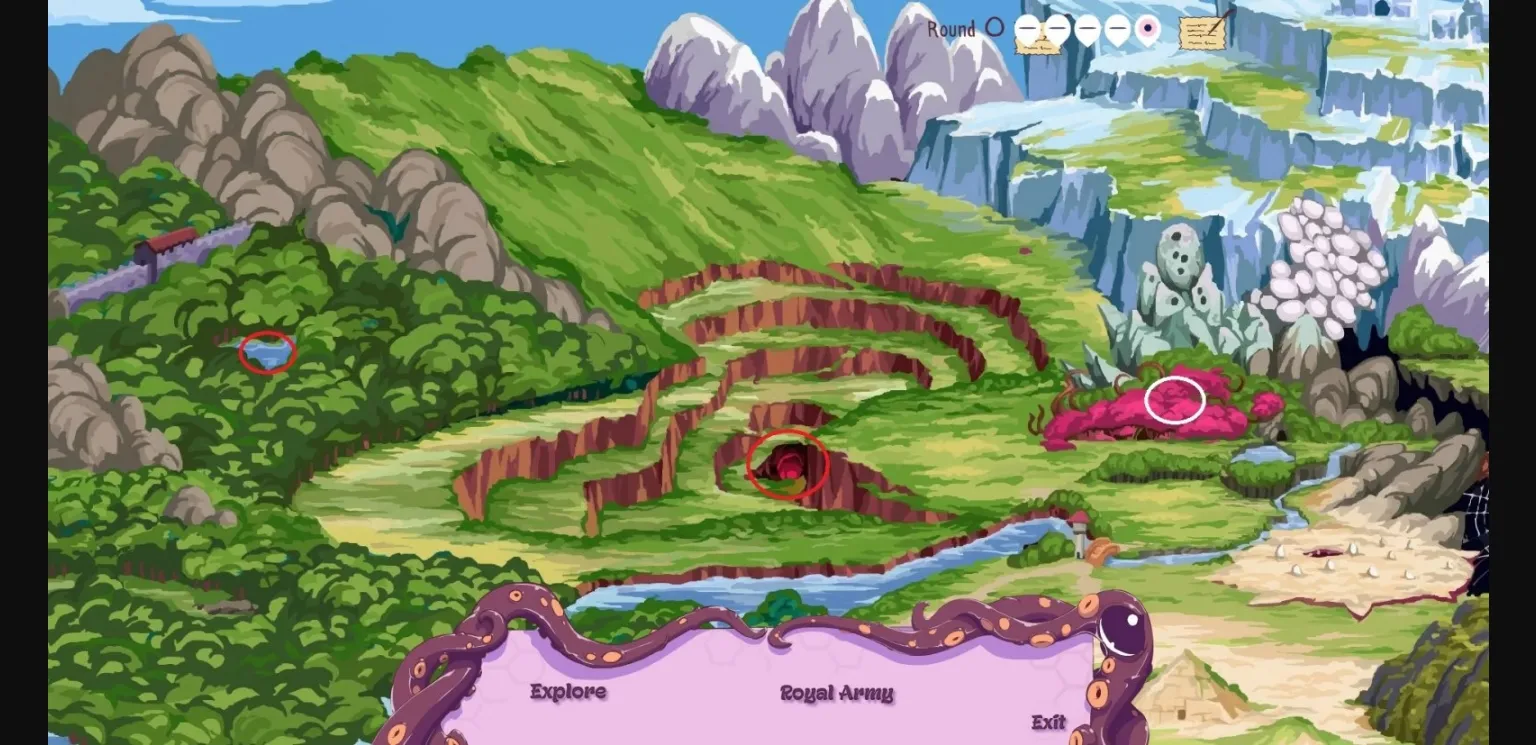This screenshot has height=745, width=1536.
Task: Select the first round progress marker
Action: pos(1026,28)
